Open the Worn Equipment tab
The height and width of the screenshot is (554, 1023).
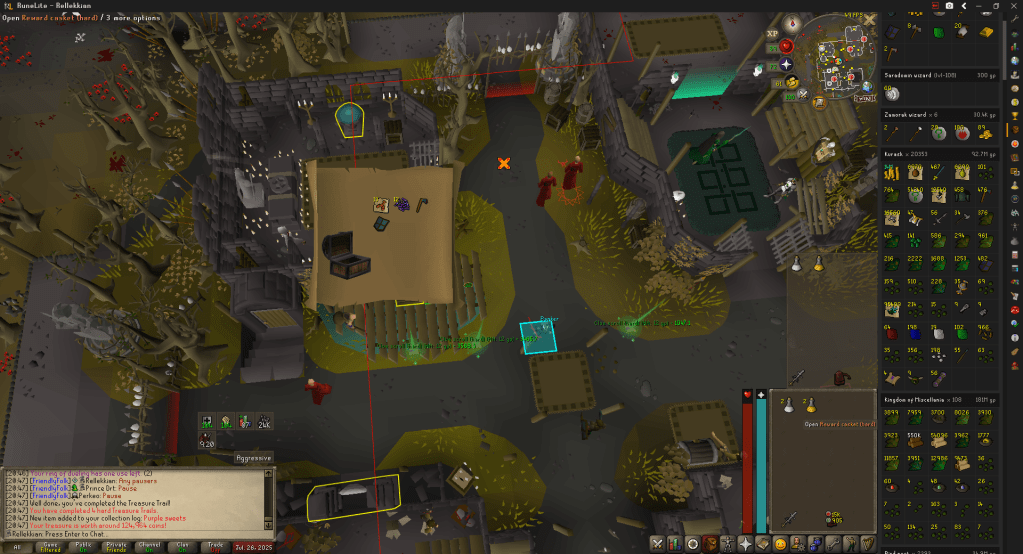729,544
